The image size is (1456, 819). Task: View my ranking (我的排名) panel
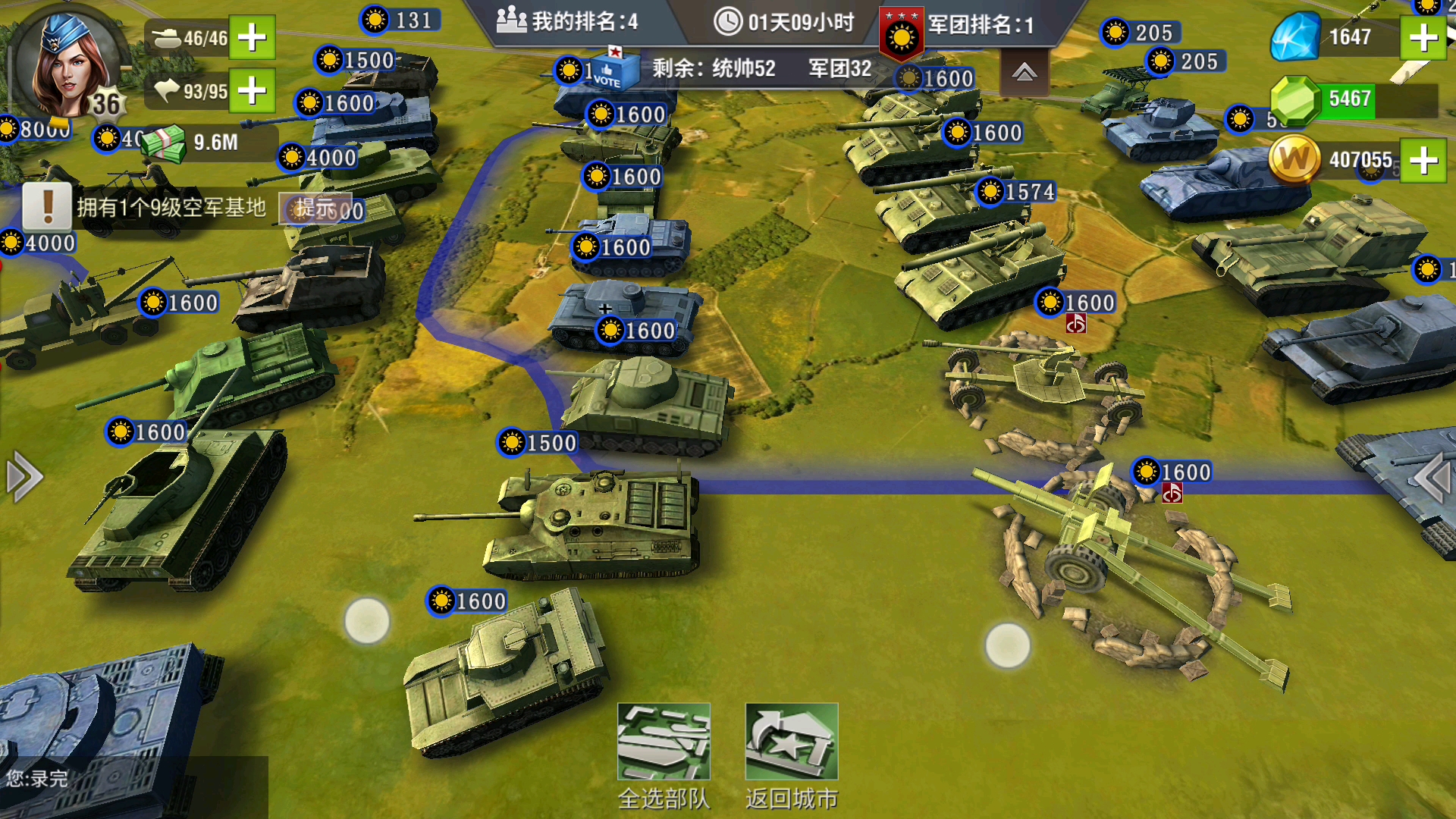tap(567, 22)
